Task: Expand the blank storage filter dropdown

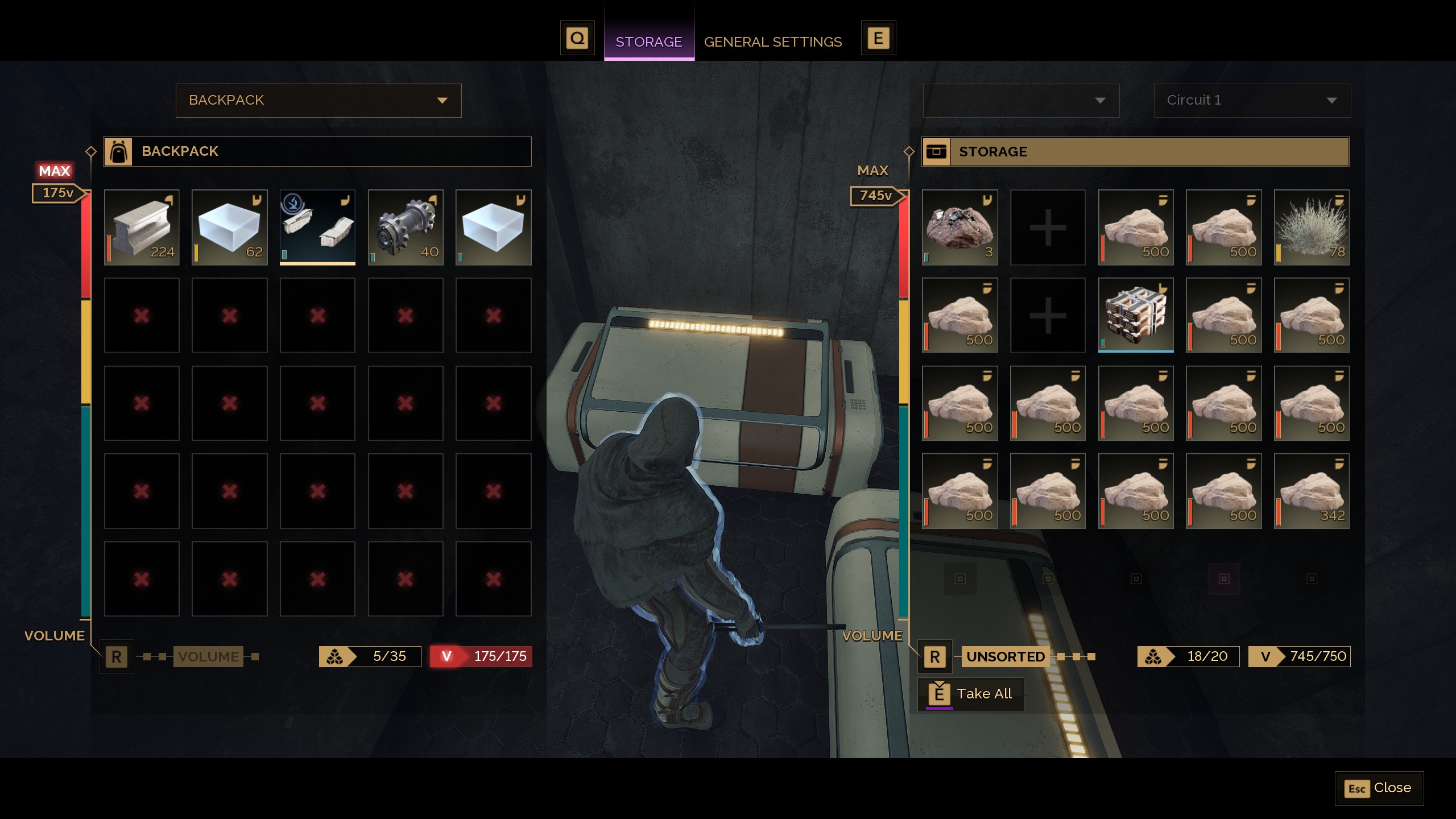Action: (x=1021, y=101)
